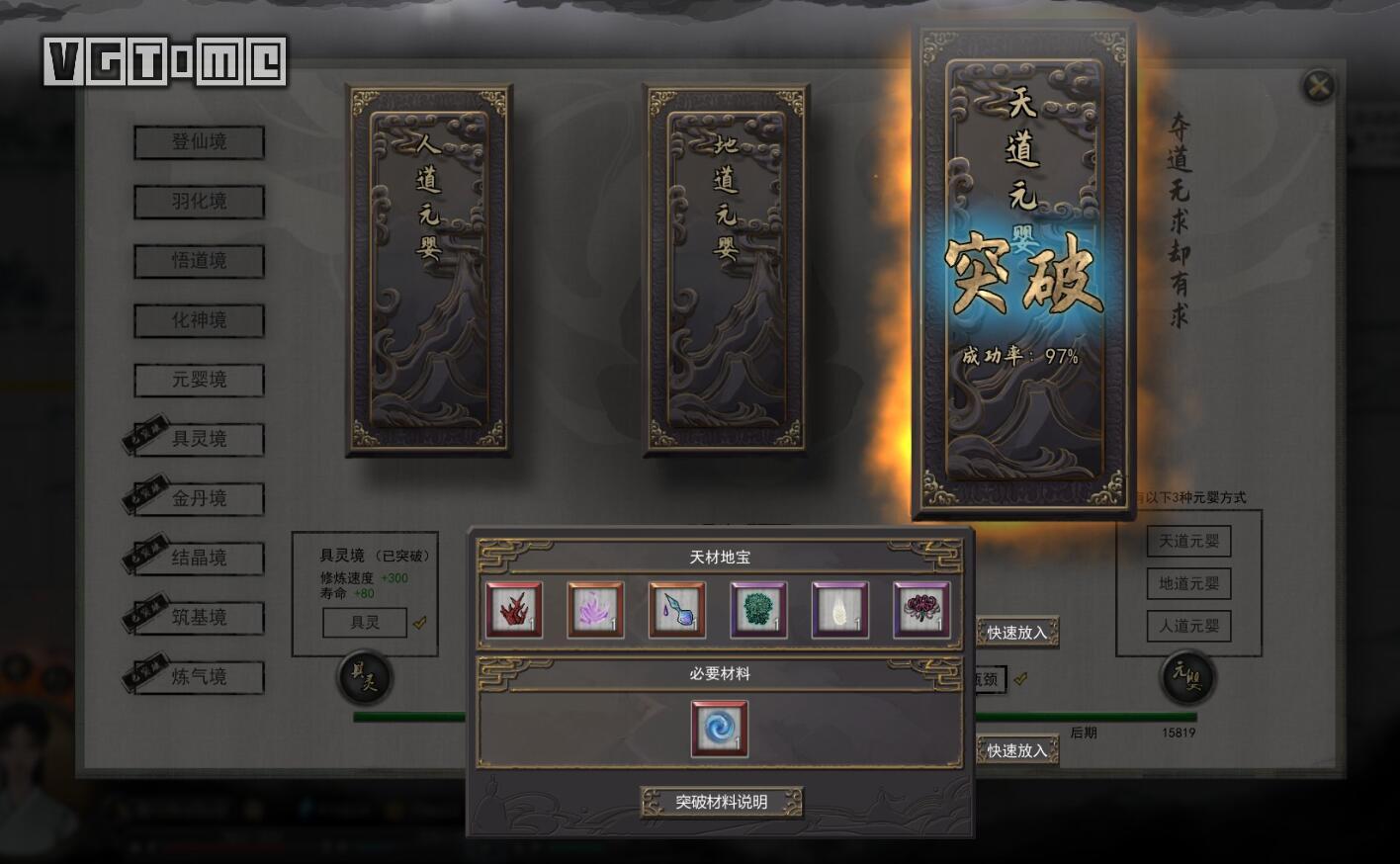Close the breakthrough window
This screenshot has width=1400, height=864.
(1318, 87)
